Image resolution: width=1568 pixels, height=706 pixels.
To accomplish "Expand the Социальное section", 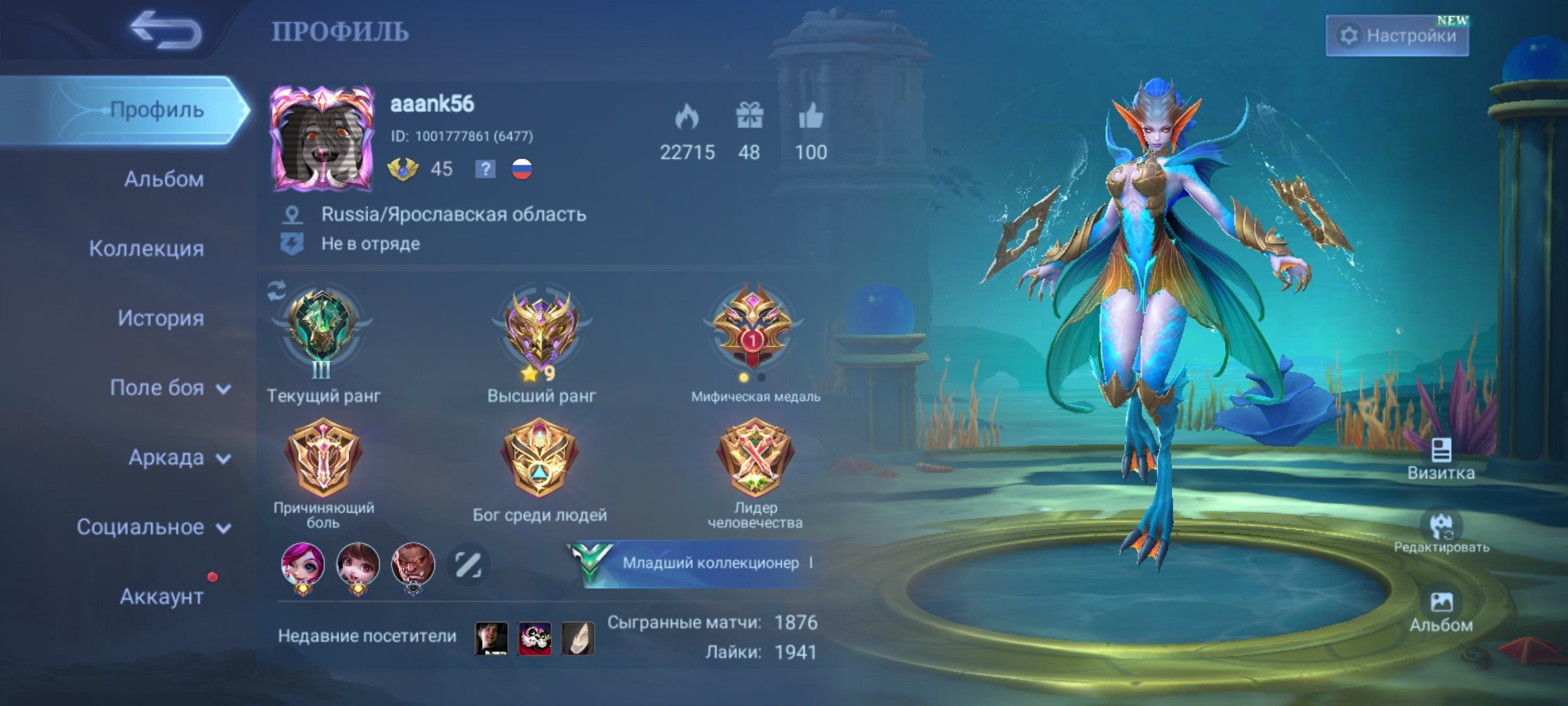I will [153, 527].
